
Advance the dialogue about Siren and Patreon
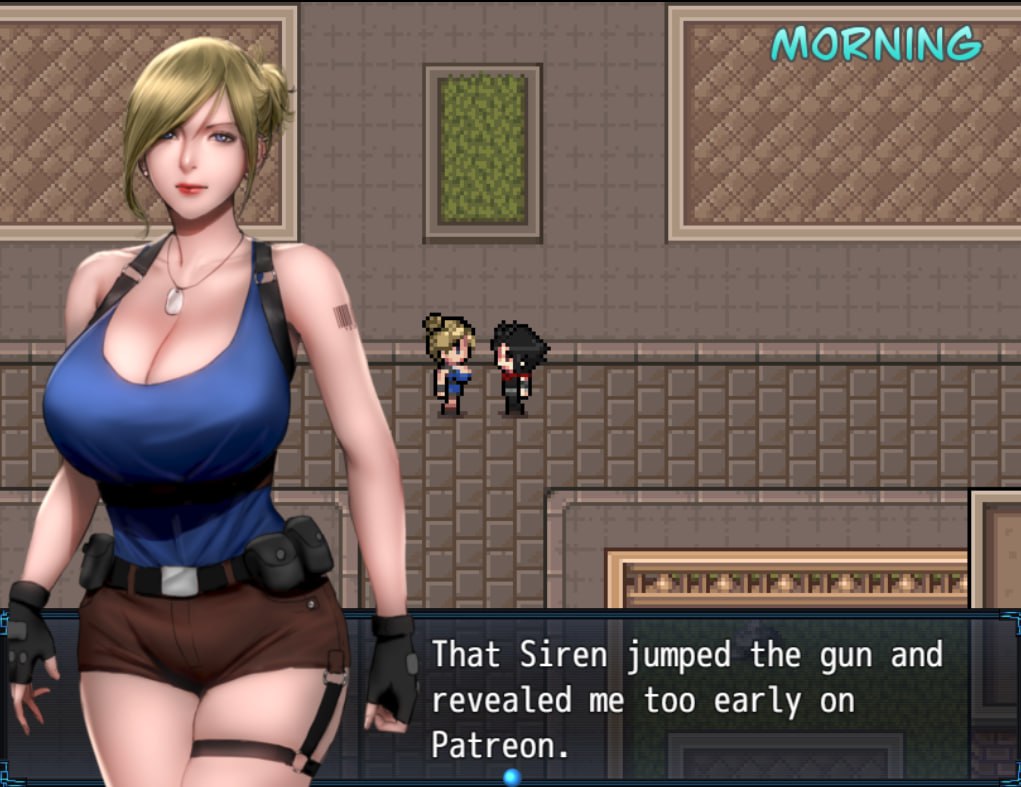[x=686, y=698]
